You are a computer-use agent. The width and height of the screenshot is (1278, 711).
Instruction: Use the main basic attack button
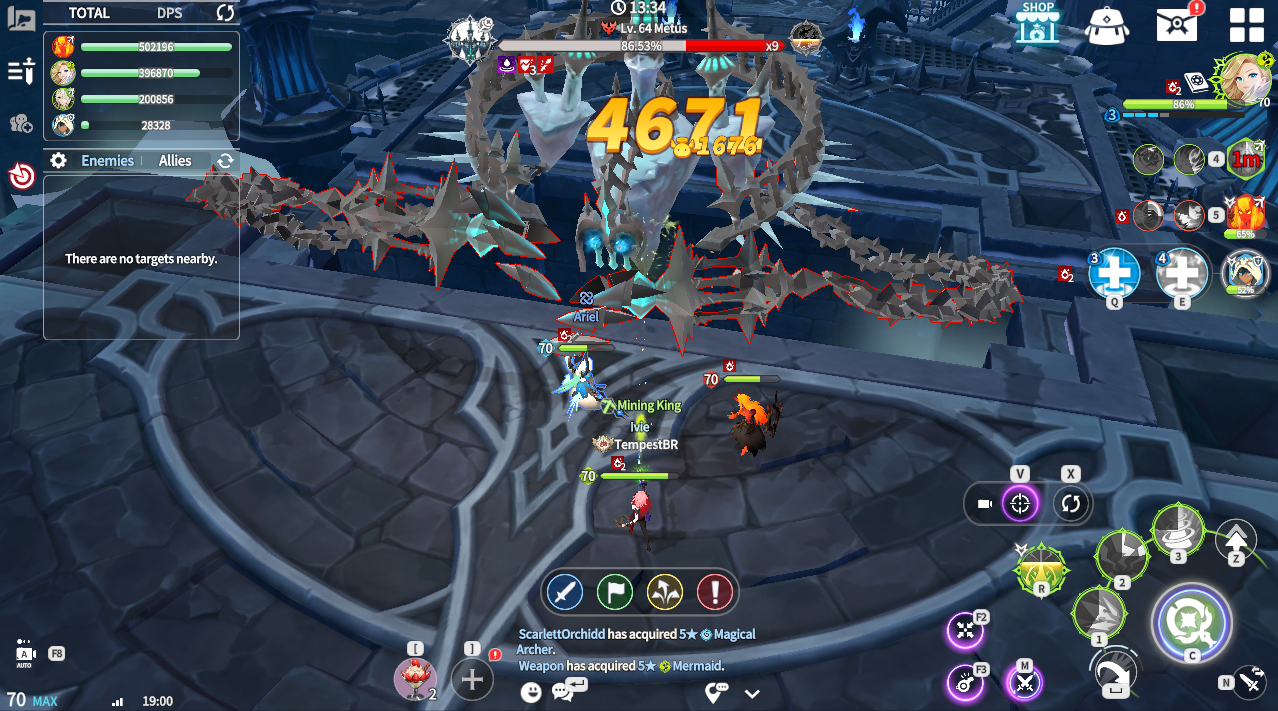point(1191,622)
